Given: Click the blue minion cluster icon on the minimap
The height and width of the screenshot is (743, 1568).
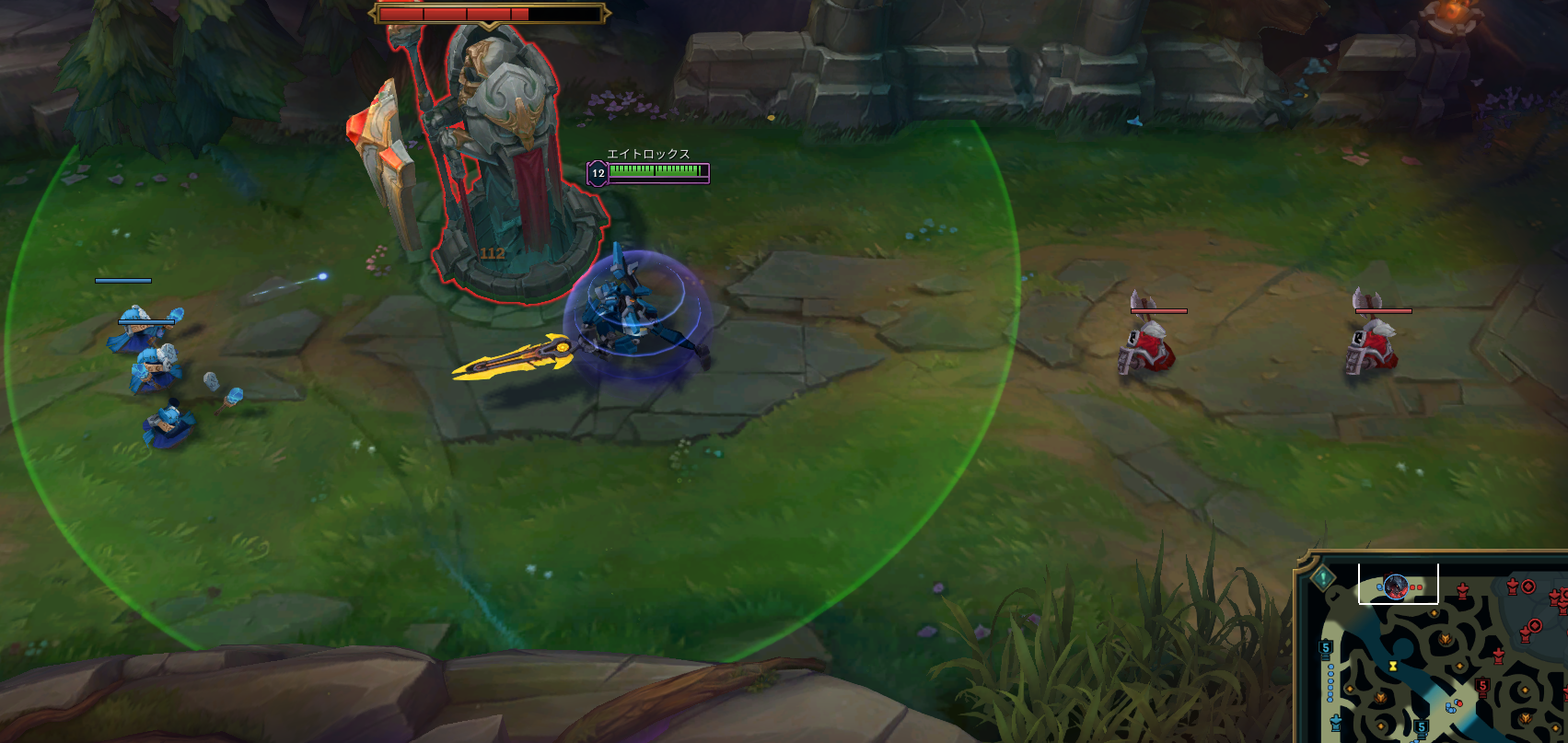Looking at the screenshot, I should (1450, 706).
